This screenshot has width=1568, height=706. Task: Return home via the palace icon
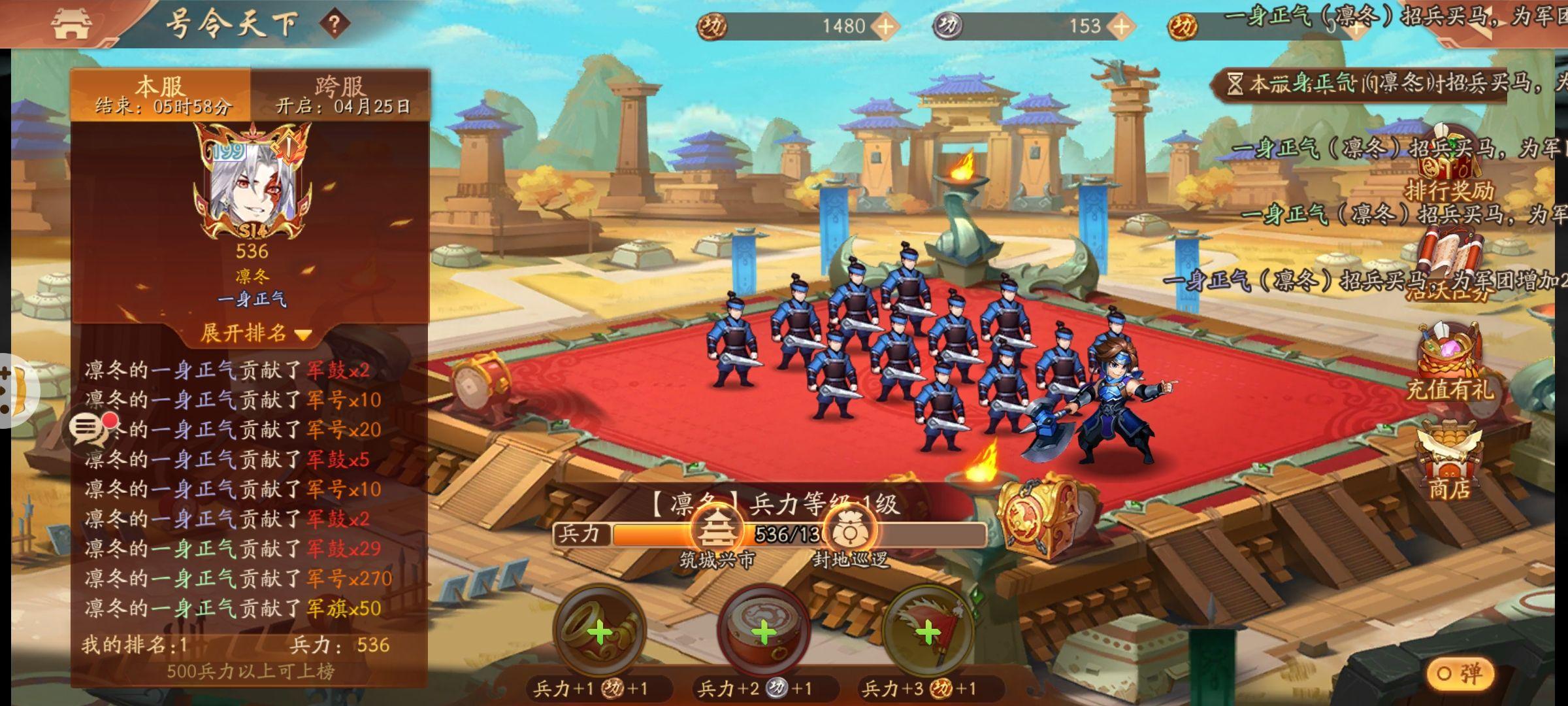click(x=71, y=24)
